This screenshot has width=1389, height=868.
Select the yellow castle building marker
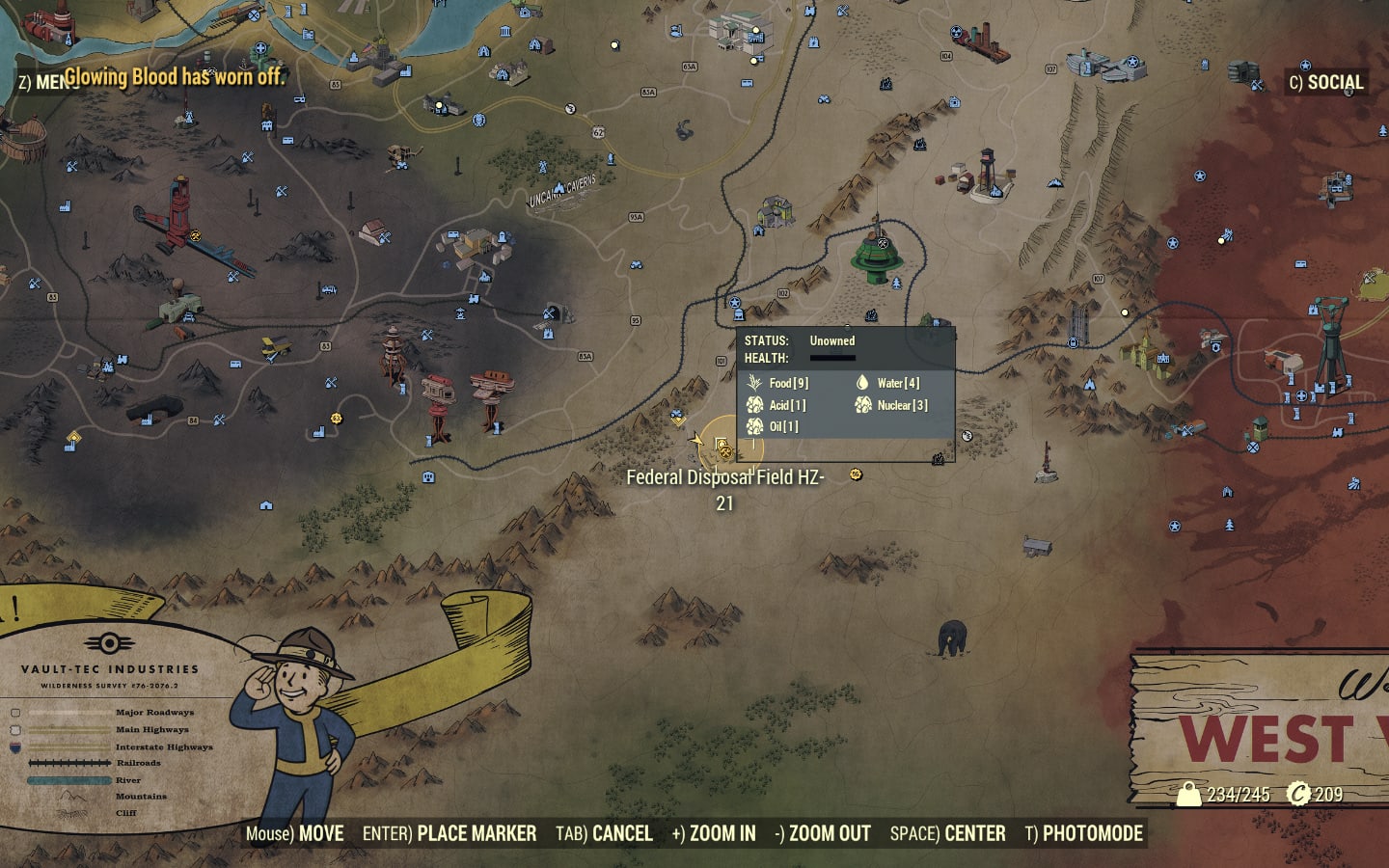coord(1146,354)
